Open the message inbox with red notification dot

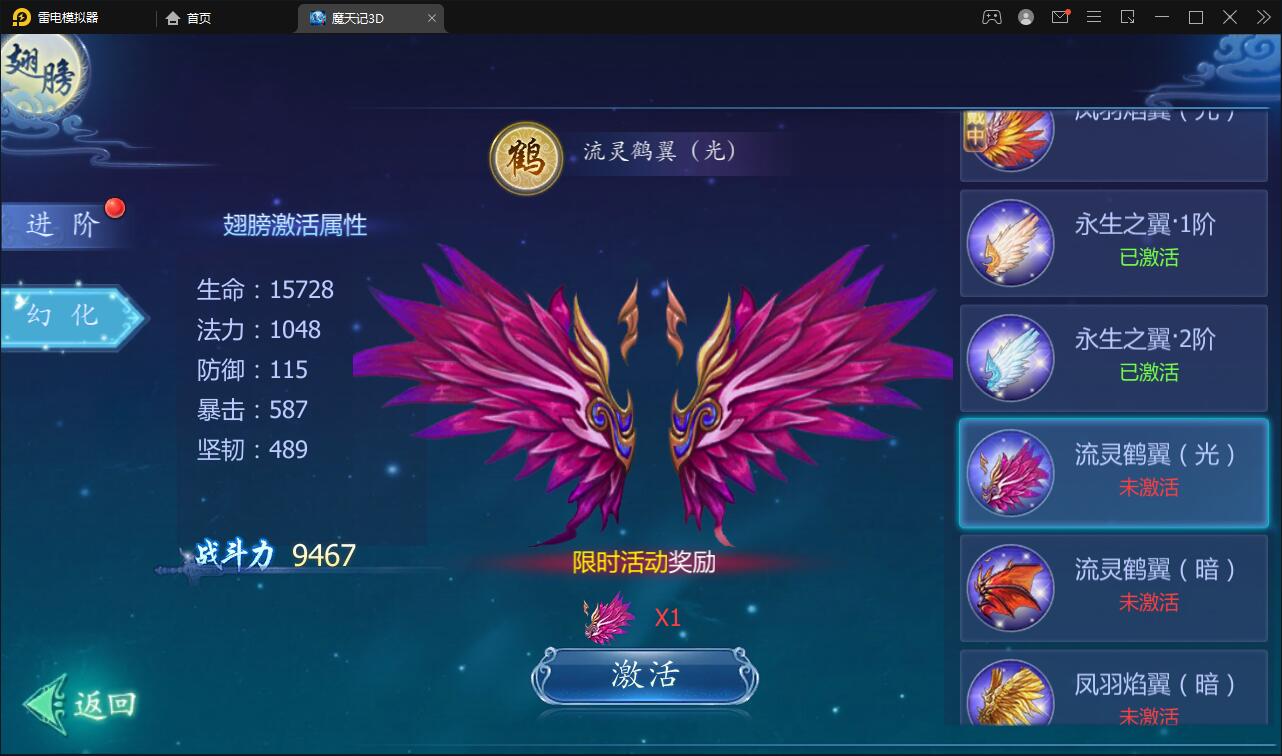[x=1059, y=17]
